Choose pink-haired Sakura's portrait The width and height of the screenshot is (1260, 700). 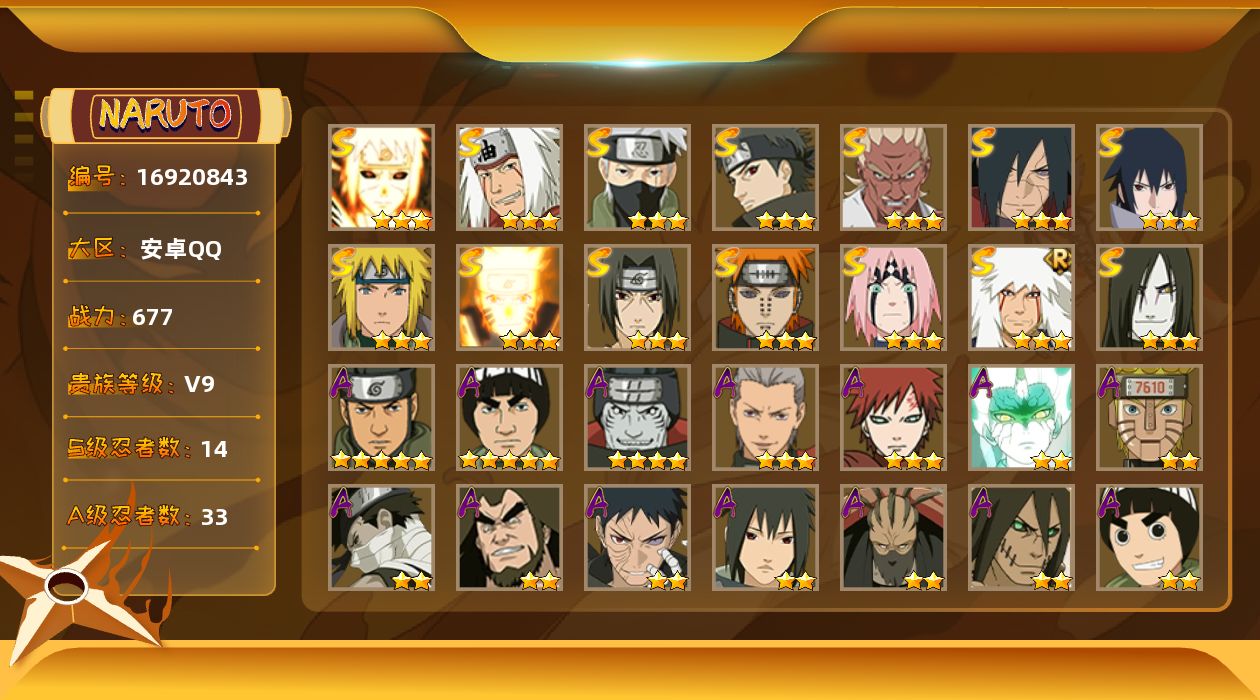coord(894,298)
